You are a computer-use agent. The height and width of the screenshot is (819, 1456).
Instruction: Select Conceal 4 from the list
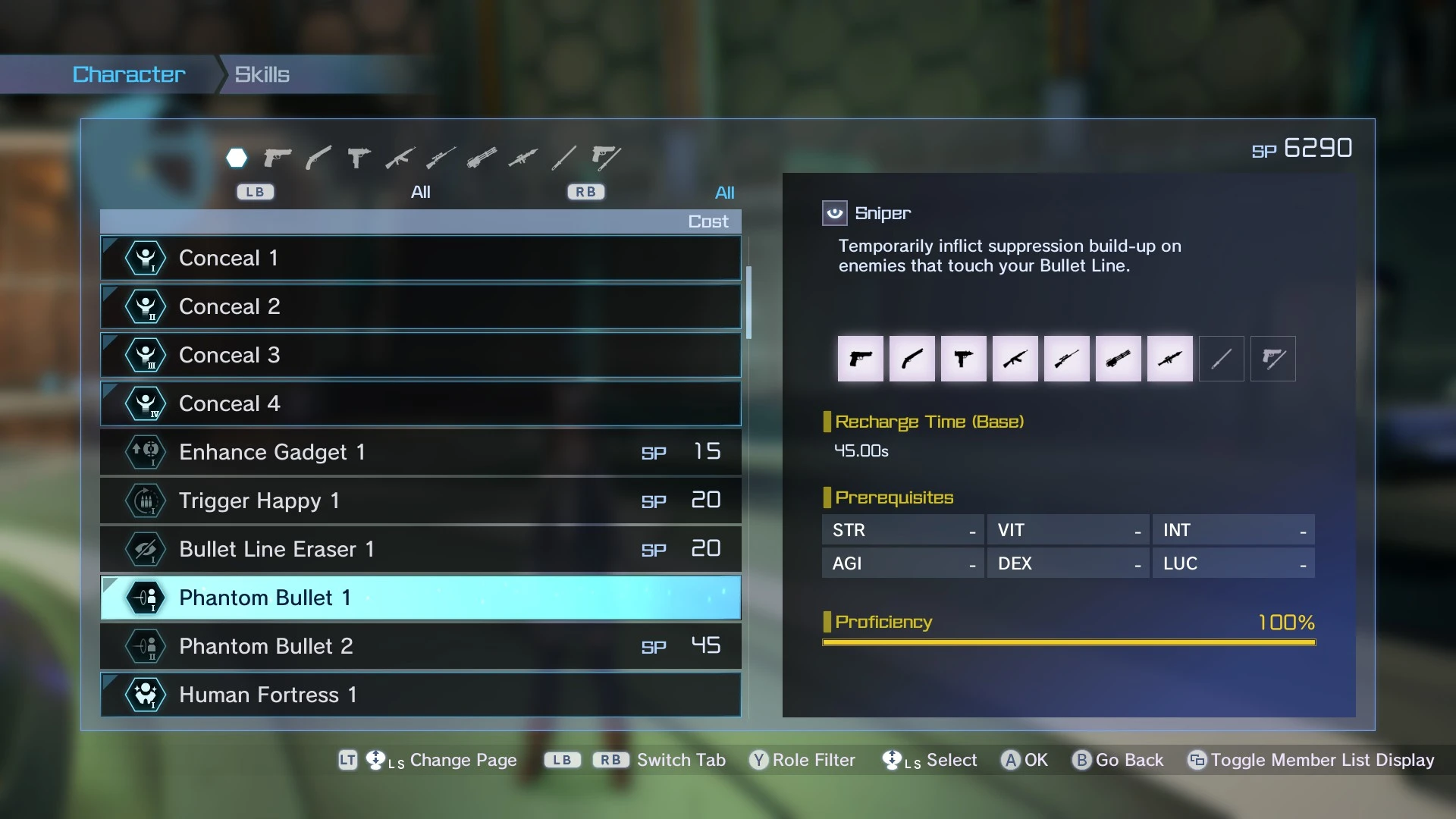pos(420,403)
